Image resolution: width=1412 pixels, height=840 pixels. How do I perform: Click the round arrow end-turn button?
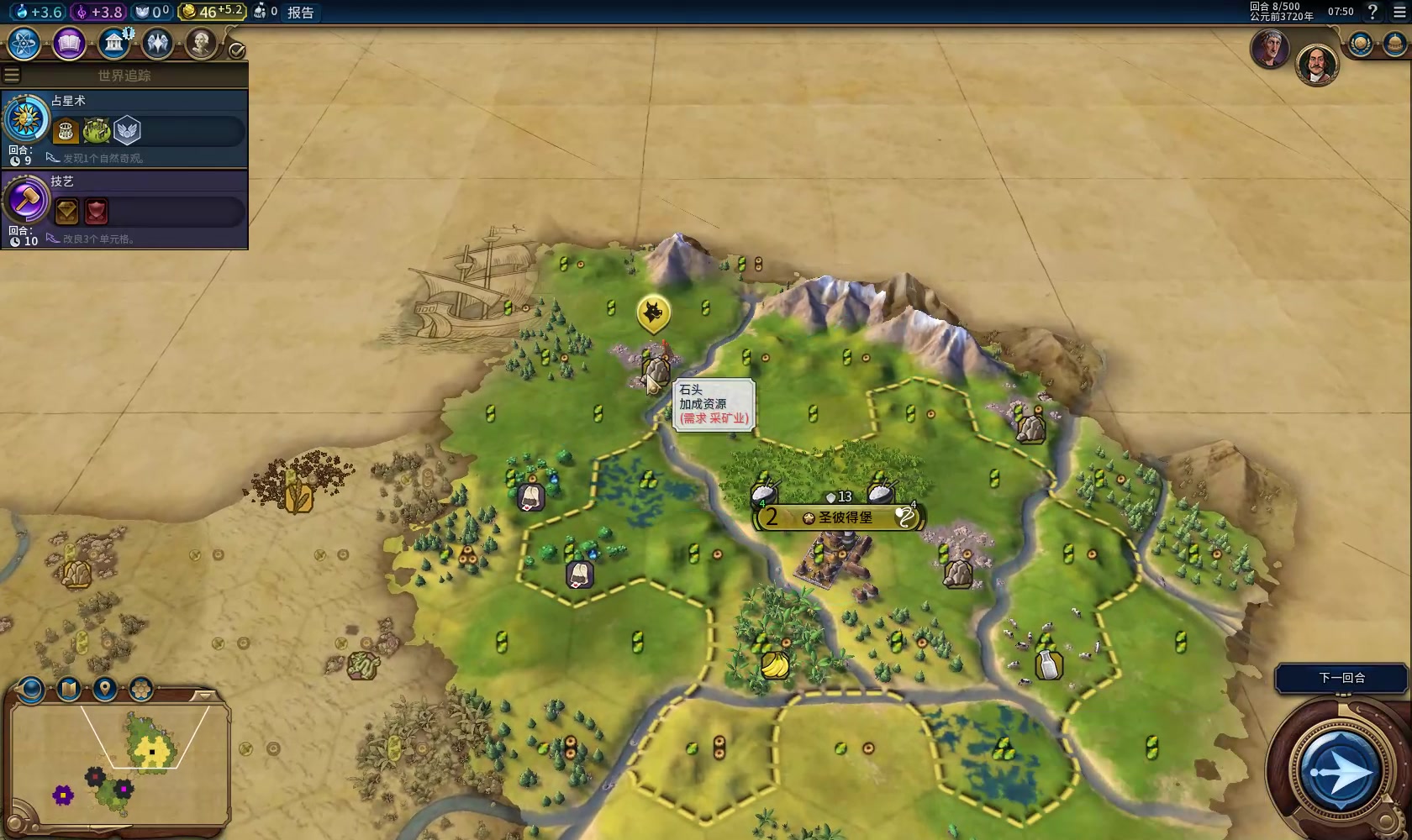click(1340, 771)
